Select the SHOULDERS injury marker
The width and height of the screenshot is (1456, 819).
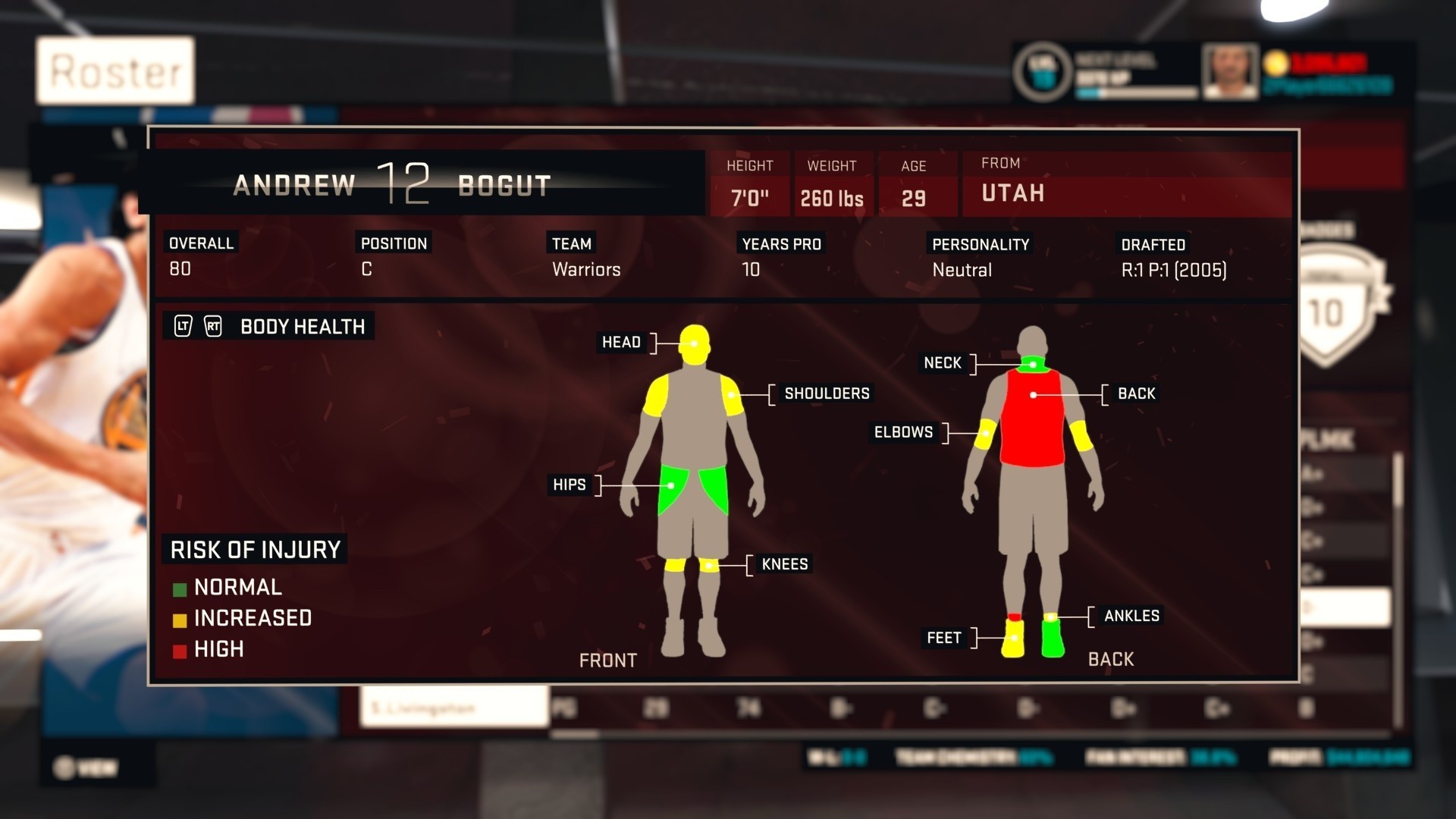731,394
